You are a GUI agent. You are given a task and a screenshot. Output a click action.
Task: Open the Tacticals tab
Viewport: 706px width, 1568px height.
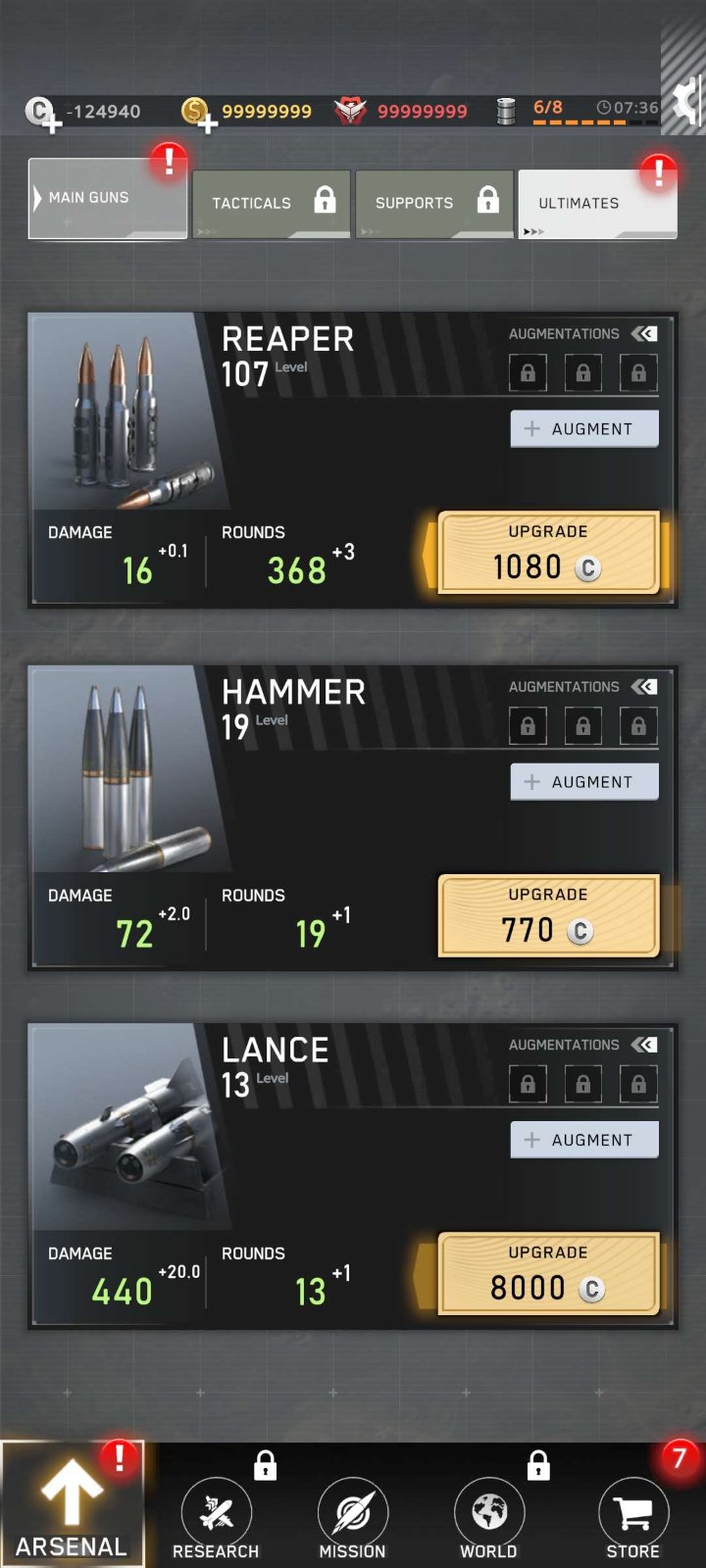coord(271,203)
